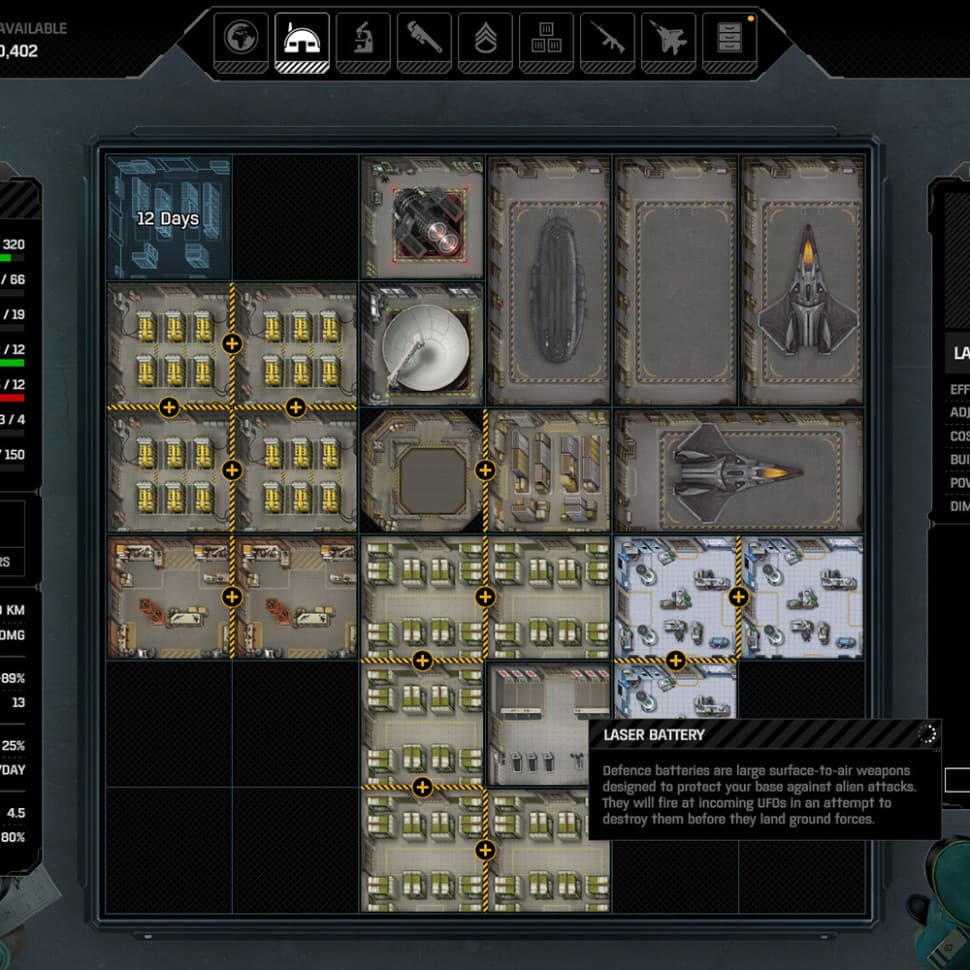This screenshot has width=970, height=970.
Task: Go to the workshop wrench tab
Action: [424, 41]
